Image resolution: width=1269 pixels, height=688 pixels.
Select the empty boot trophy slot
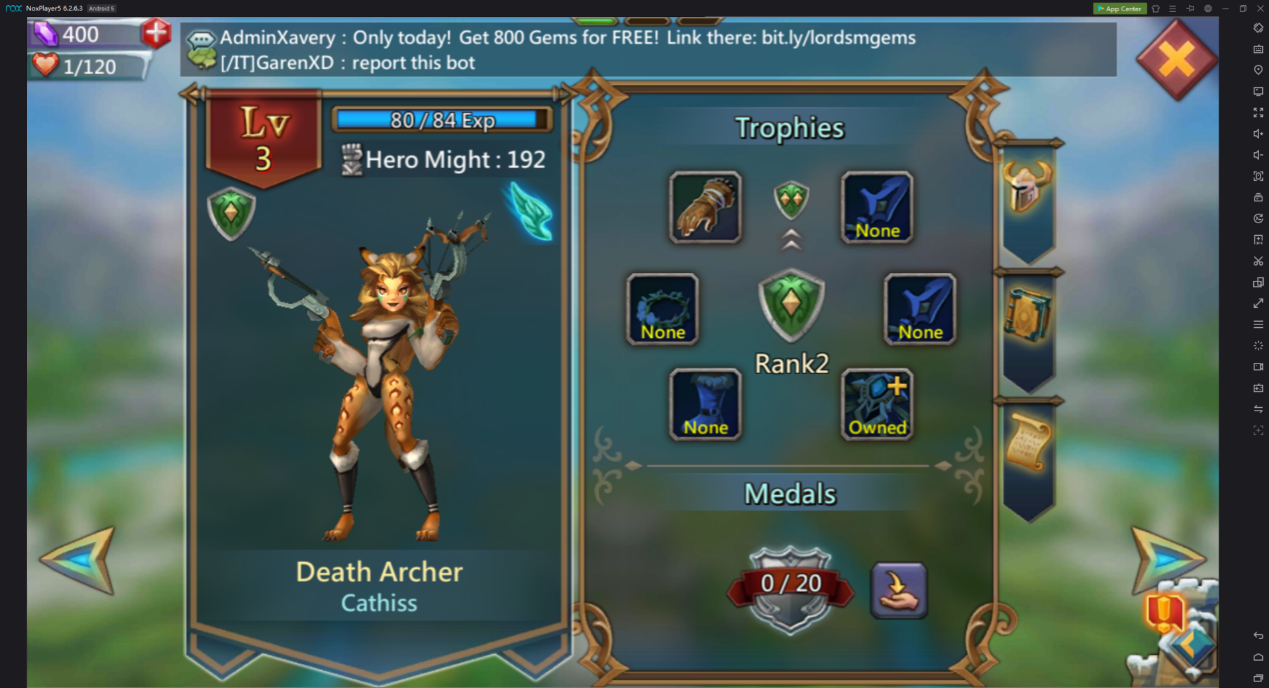705,404
